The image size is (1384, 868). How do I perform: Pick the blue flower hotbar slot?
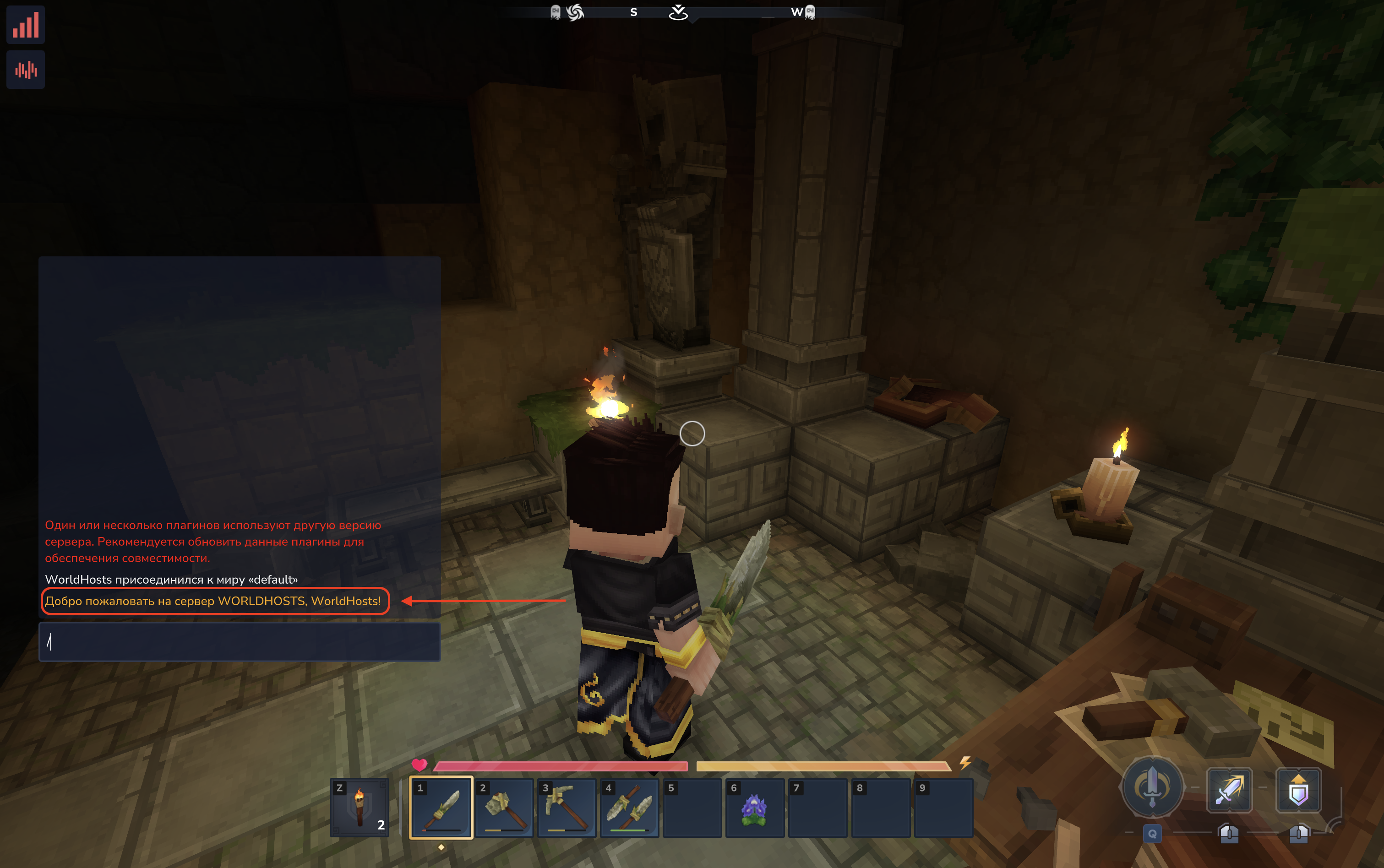[755, 807]
